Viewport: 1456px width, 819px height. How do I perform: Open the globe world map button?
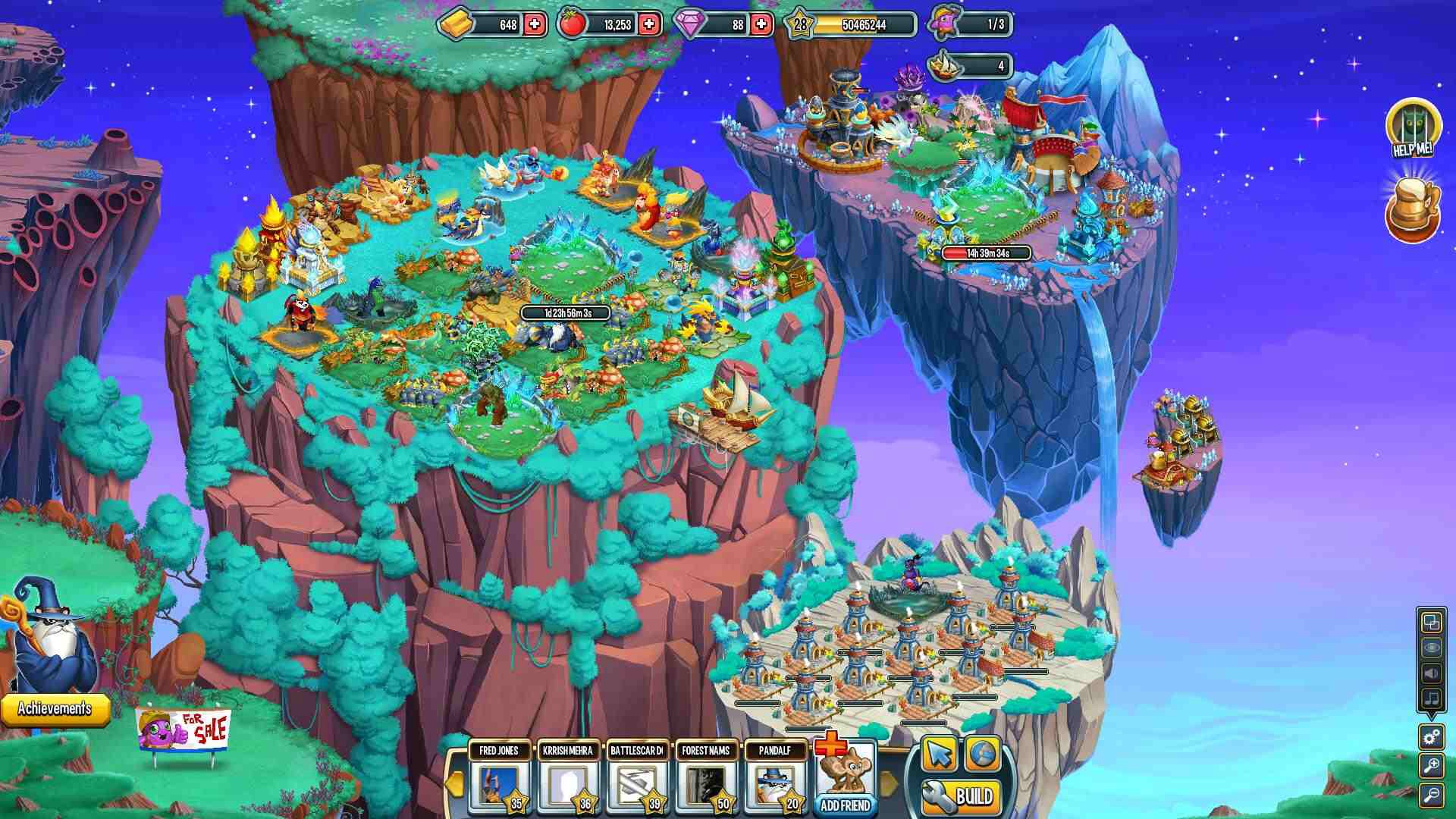click(x=983, y=755)
